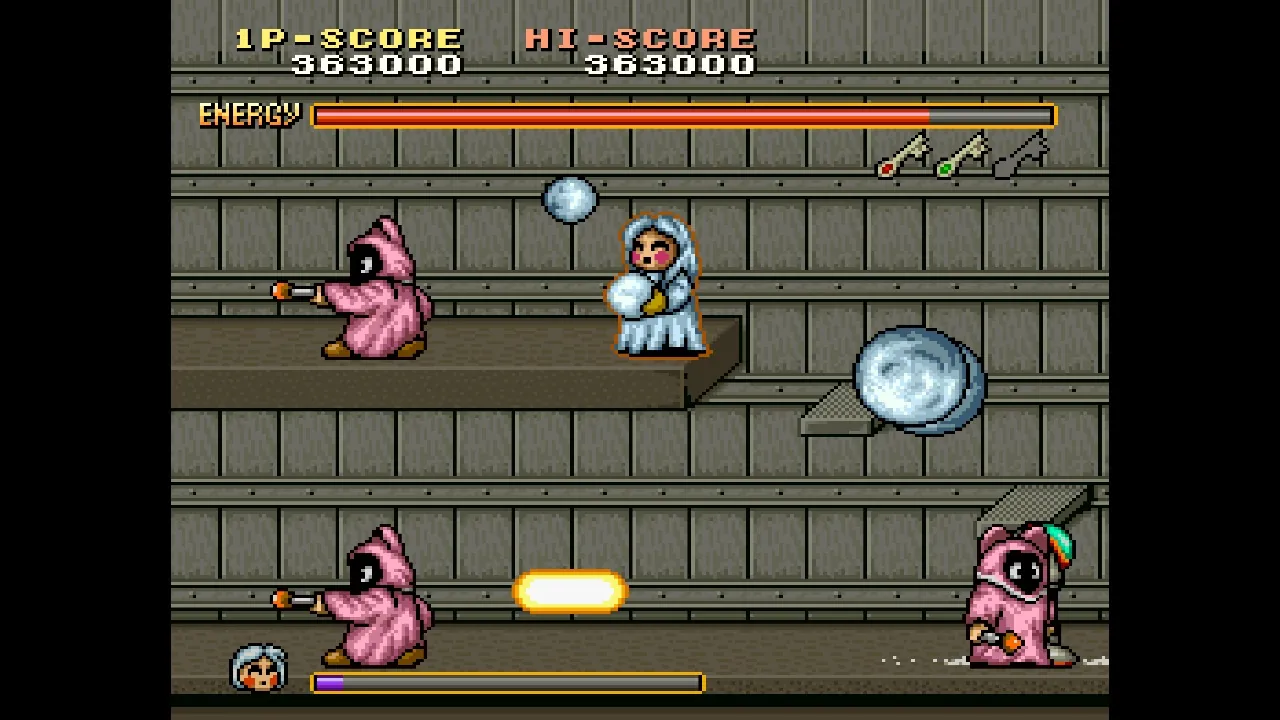Click the 363000 hi-score value
1280x720 pixels.
click(x=668, y=64)
